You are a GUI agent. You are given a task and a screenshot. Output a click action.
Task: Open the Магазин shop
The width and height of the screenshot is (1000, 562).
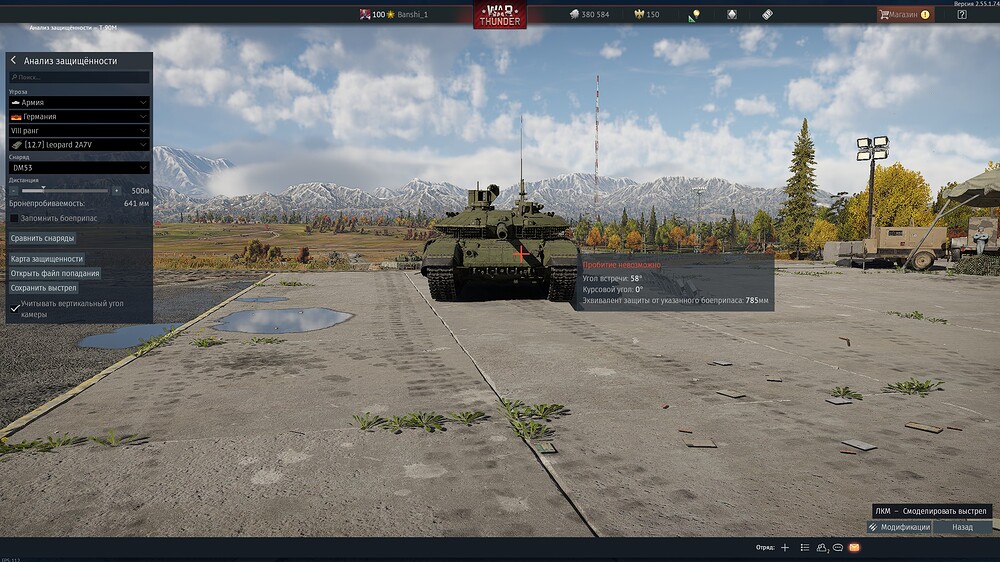[904, 14]
